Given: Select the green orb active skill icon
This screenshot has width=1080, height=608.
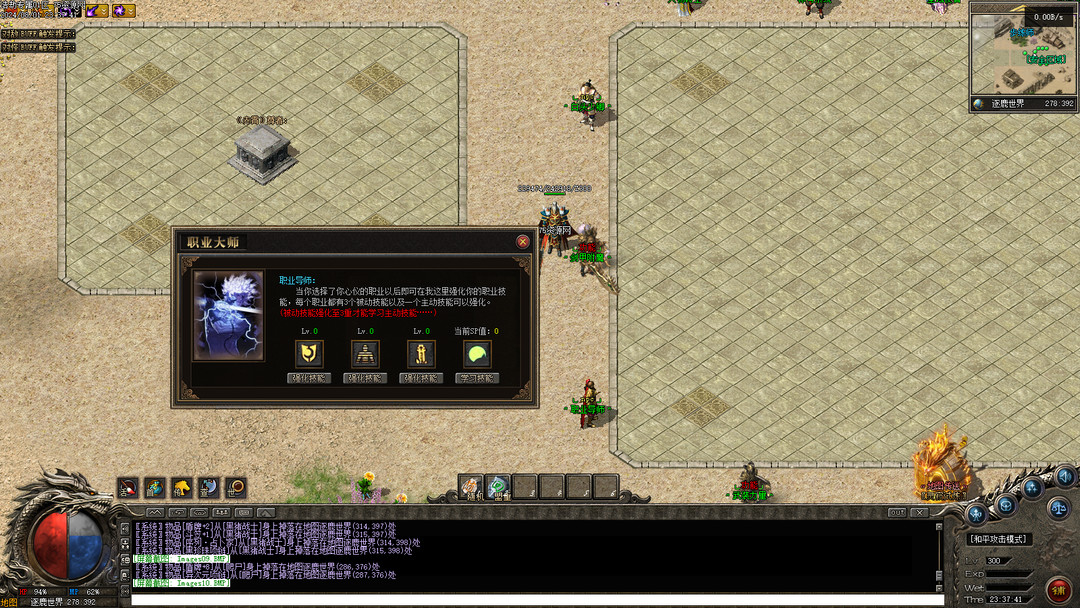Looking at the screenshot, I should tap(477, 353).
